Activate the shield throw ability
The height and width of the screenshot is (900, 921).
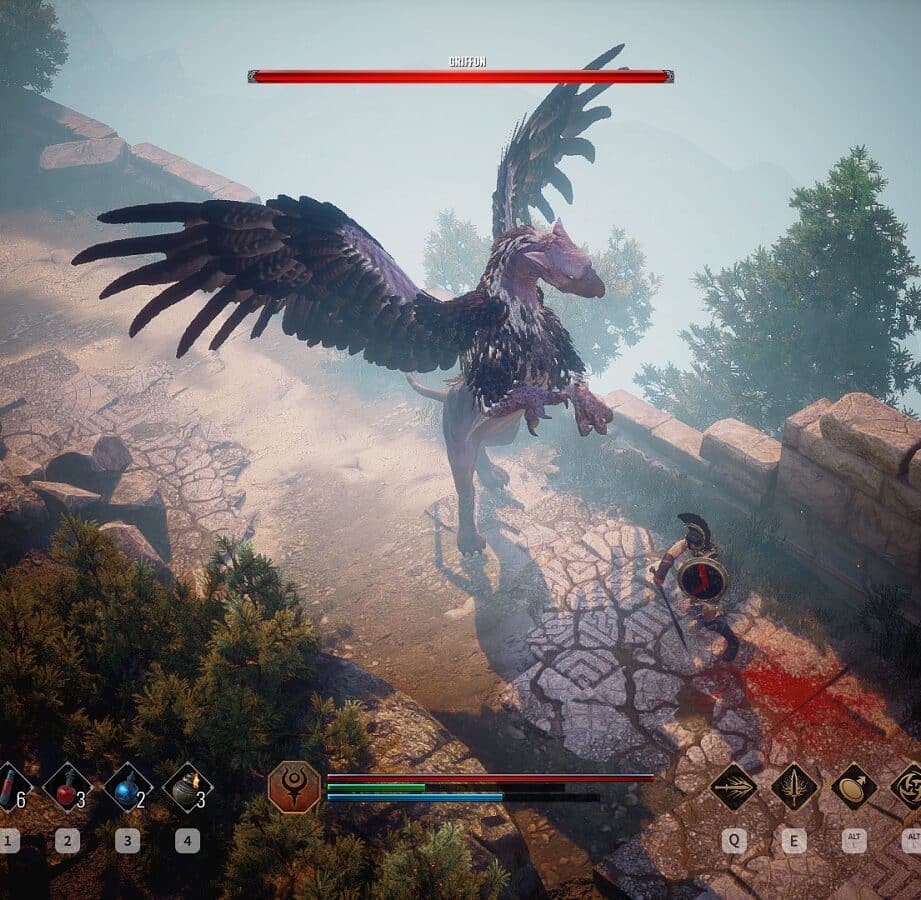point(854,787)
